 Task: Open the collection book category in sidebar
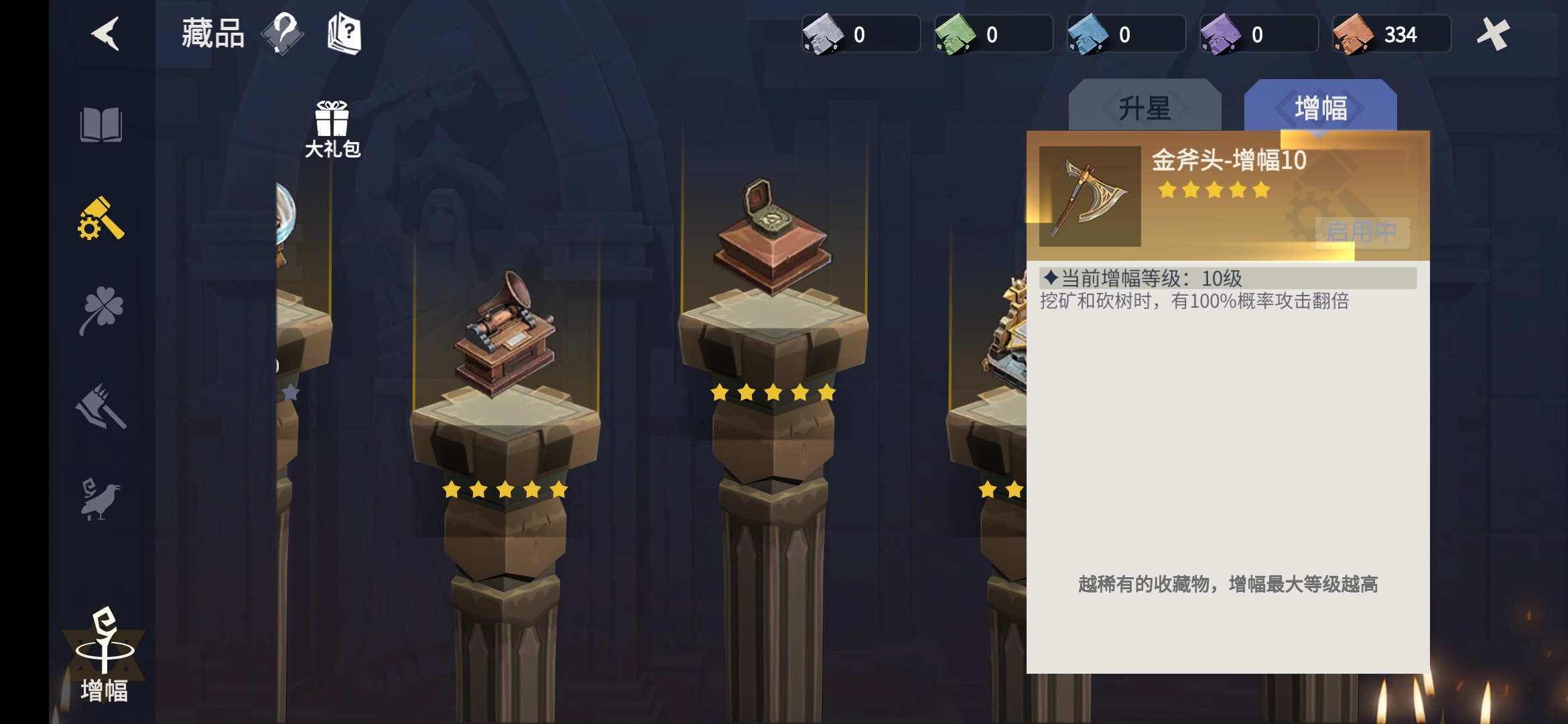click(x=101, y=123)
